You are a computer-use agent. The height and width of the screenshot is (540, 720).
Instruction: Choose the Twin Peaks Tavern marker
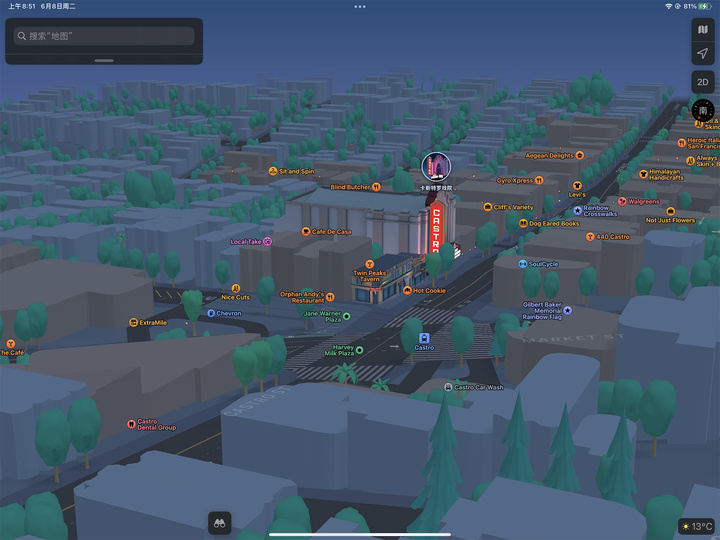click(x=370, y=264)
